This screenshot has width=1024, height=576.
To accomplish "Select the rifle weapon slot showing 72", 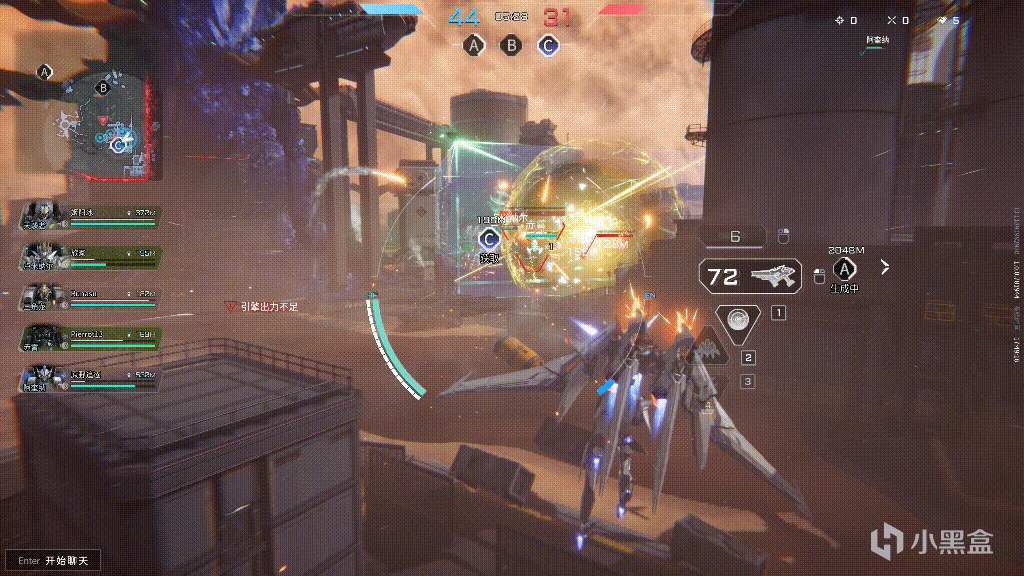I will click(750, 276).
